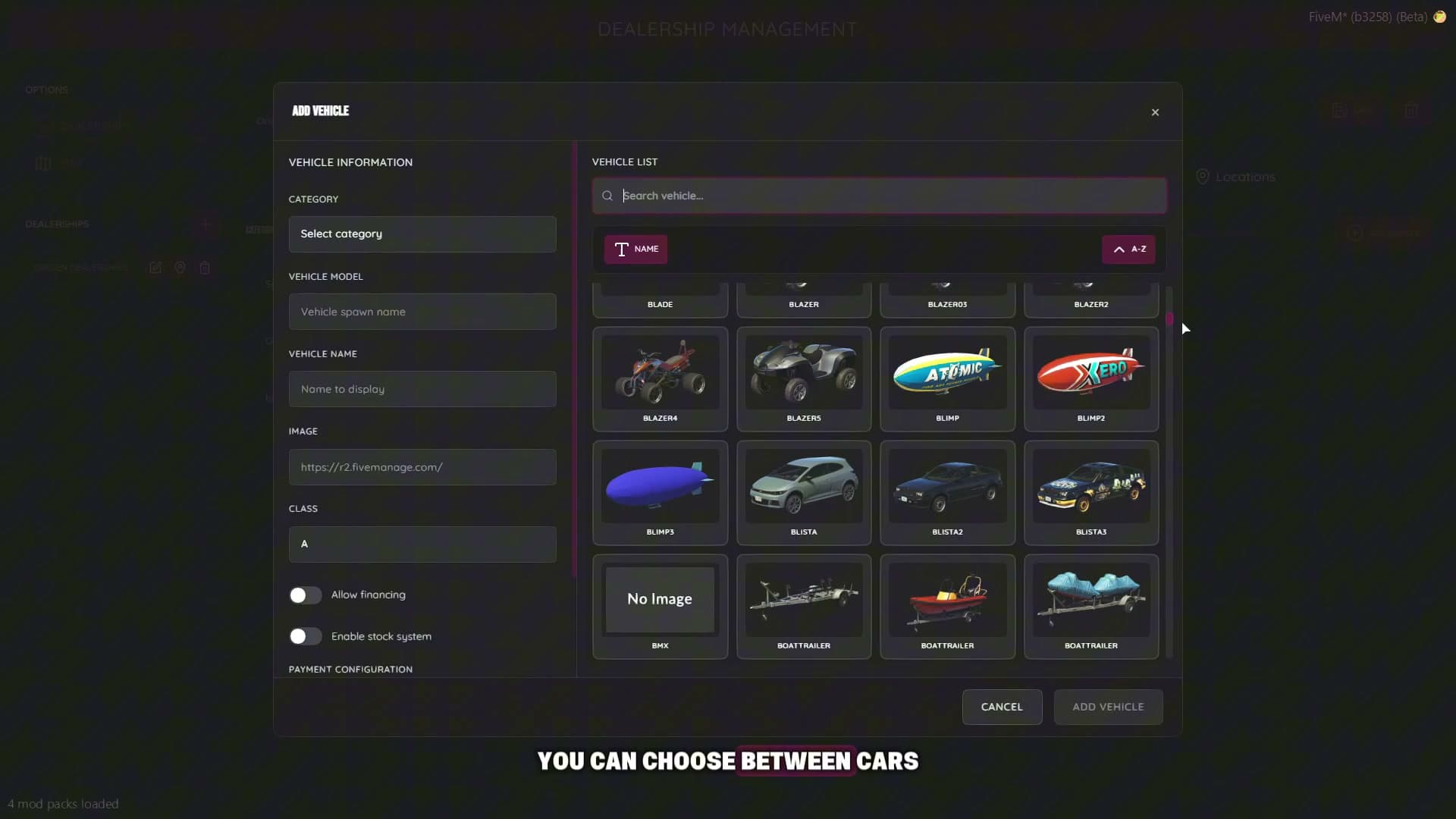Screen dimensions: 1456x819
Task: Select the BMX No Image tile
Action: pos(659,599)
